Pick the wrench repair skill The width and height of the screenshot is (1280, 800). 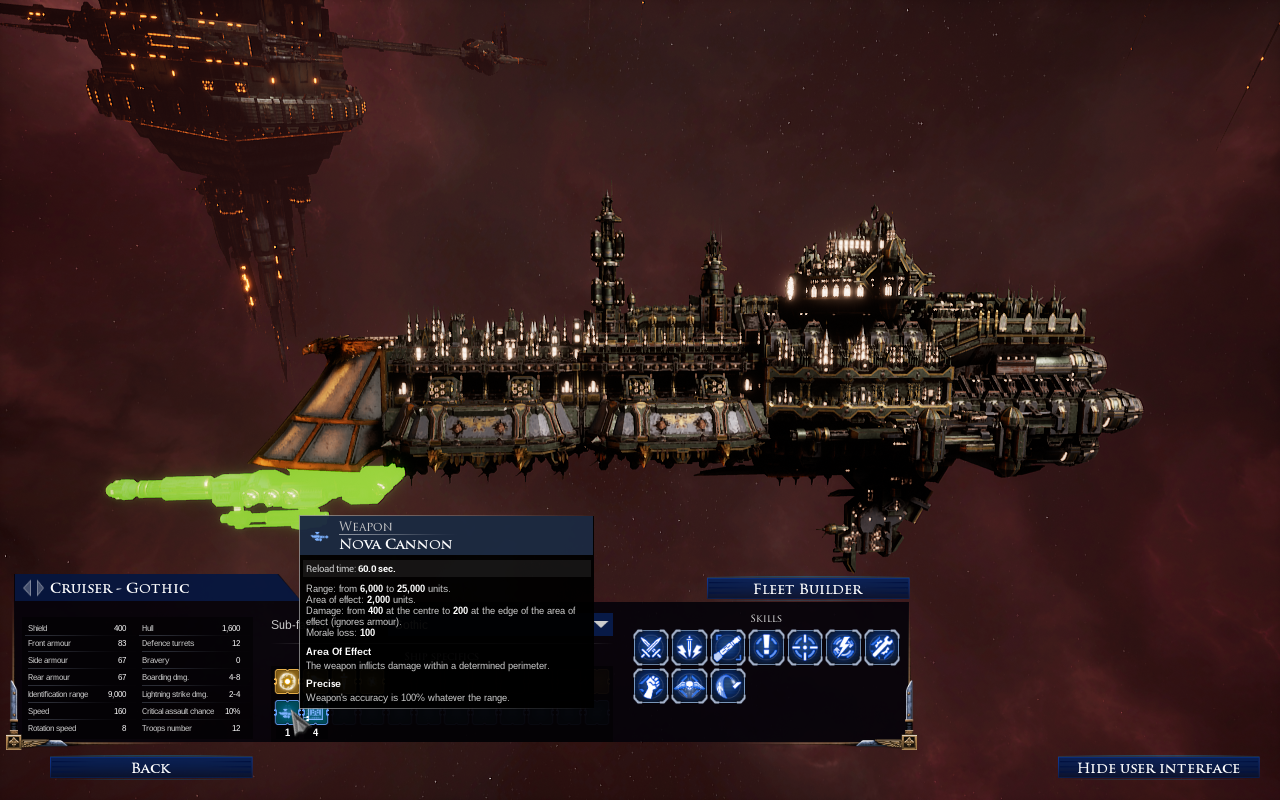pyautogui.click(x=881, y=648)
